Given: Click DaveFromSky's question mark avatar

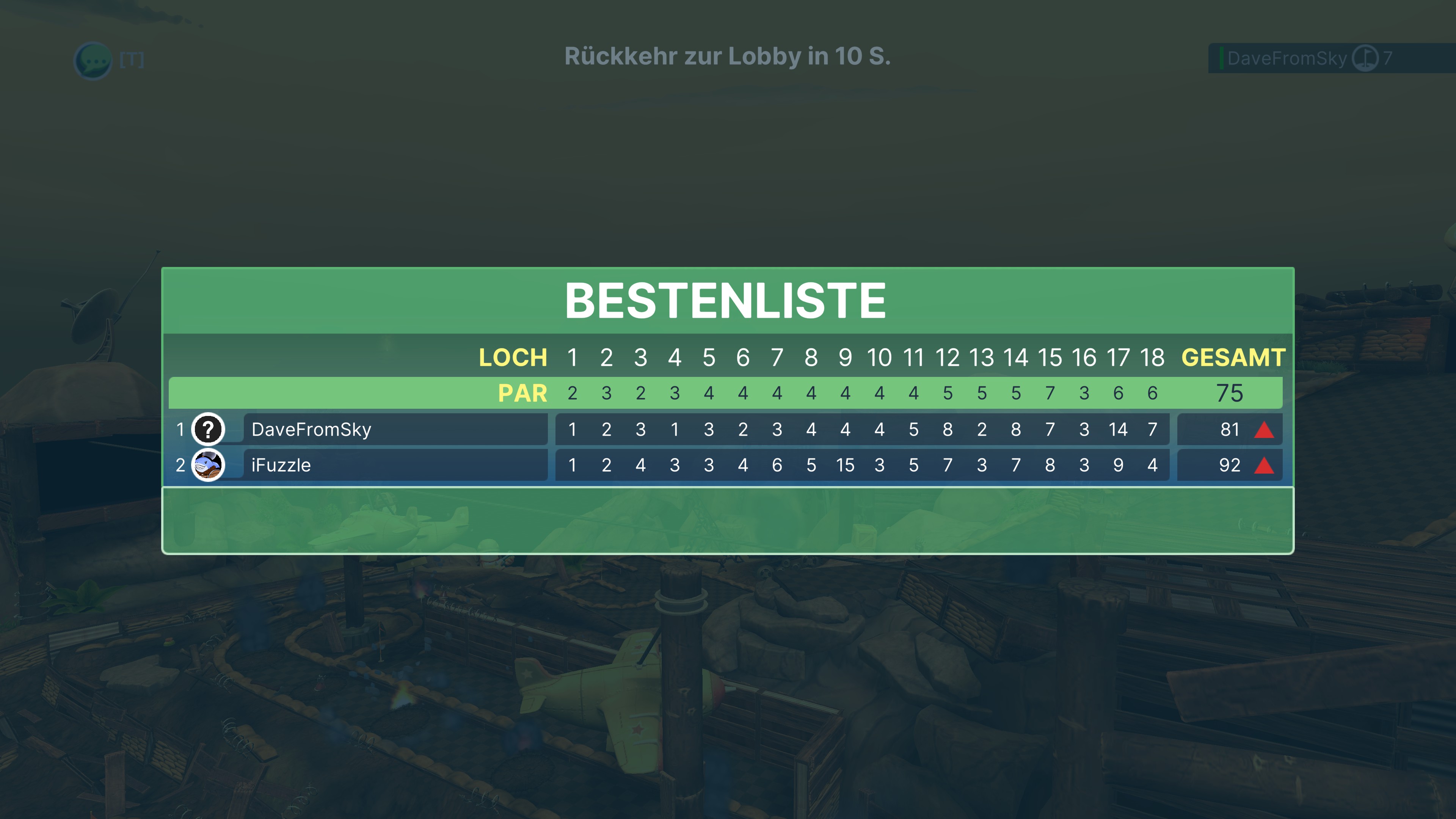Looking at the screenshot, I should [208, 430].
